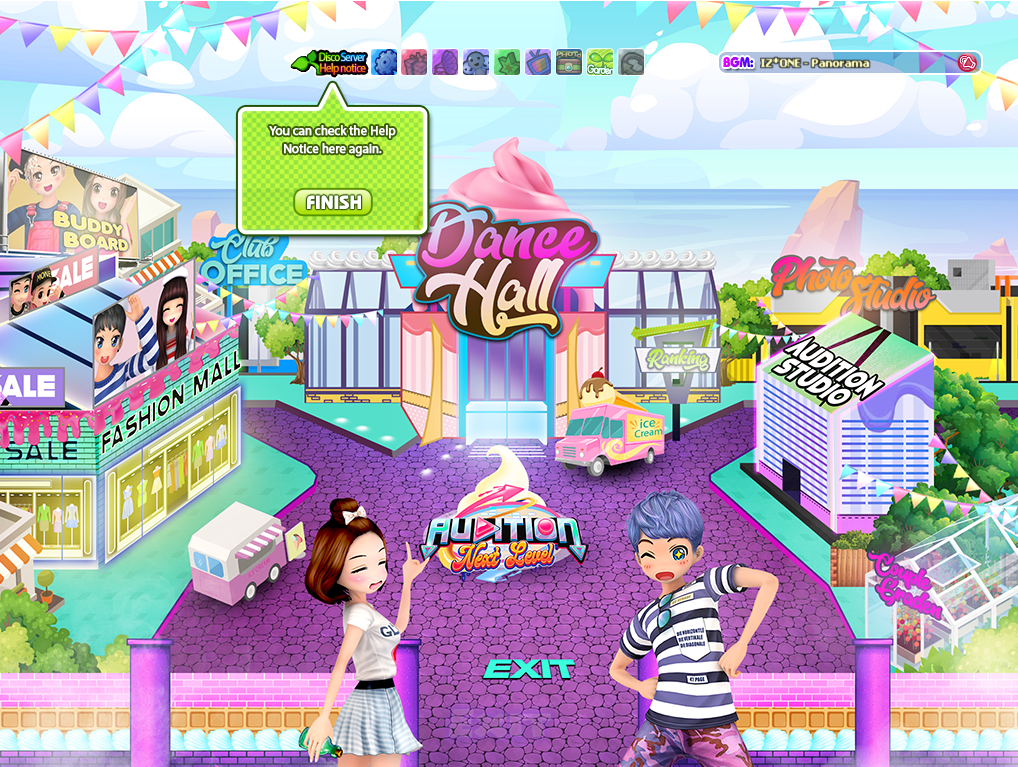Viewport: 1018px width, 767px height.
Task: Open the blue smiling face icon
Action: click(x=476, y=63)
